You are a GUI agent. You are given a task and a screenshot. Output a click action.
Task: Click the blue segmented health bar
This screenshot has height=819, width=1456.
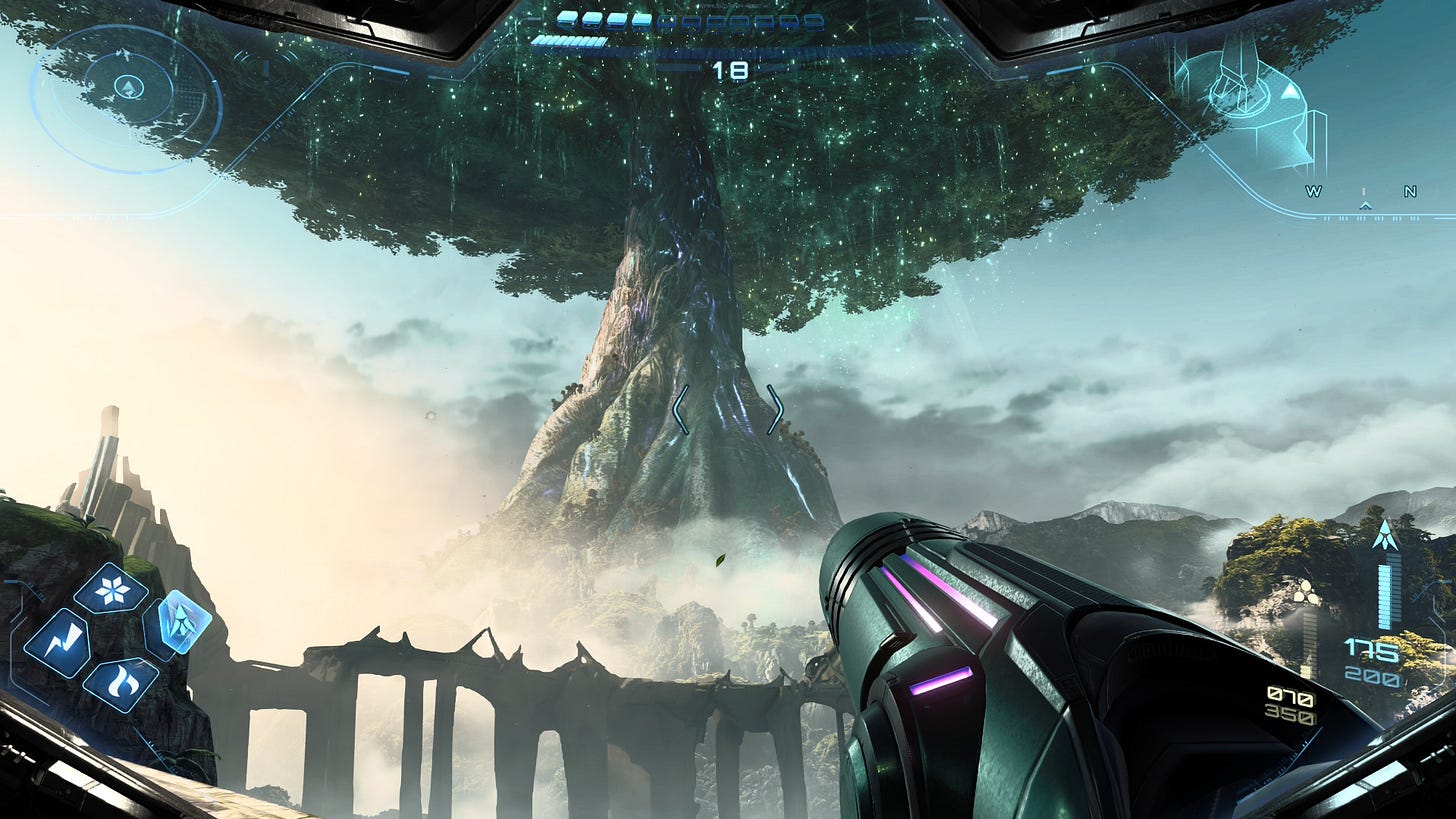[570, 41]
